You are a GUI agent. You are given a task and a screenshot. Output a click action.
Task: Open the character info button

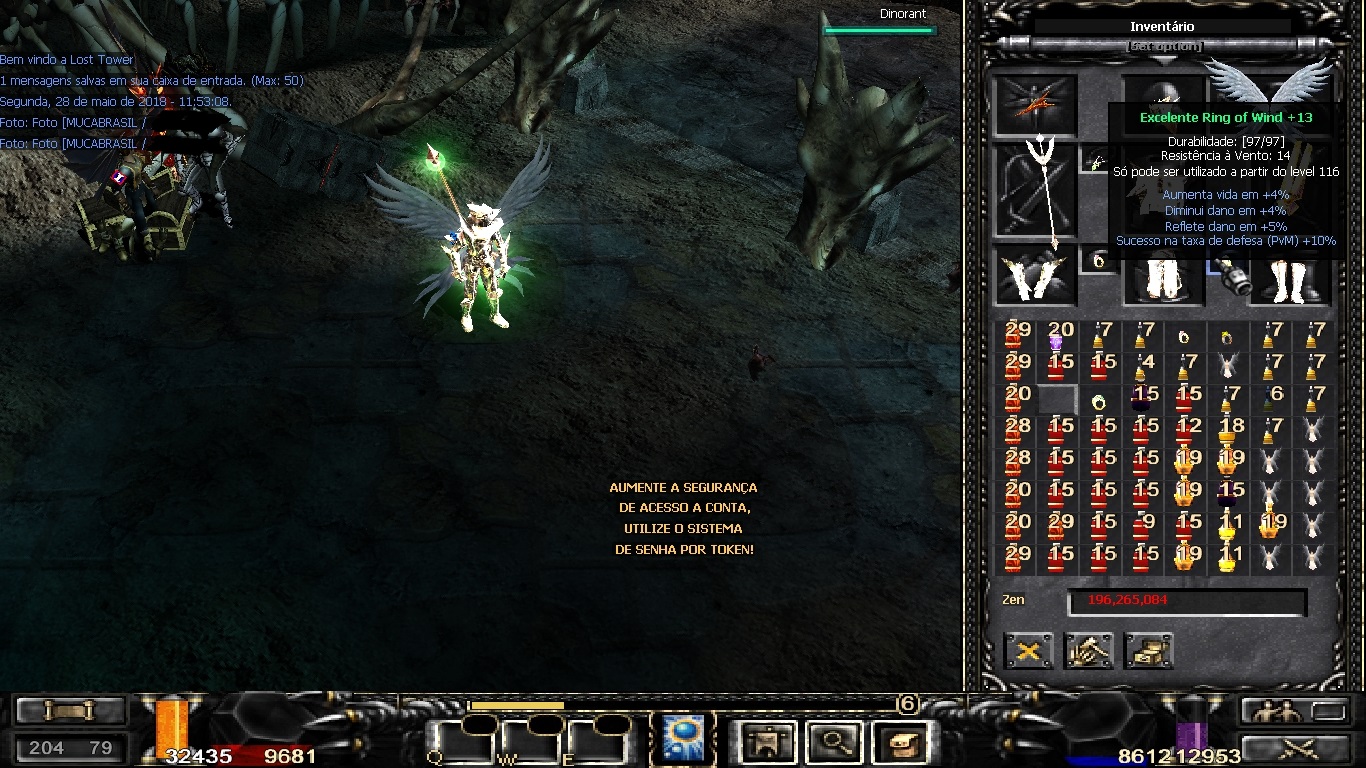(x=768, y=742)
